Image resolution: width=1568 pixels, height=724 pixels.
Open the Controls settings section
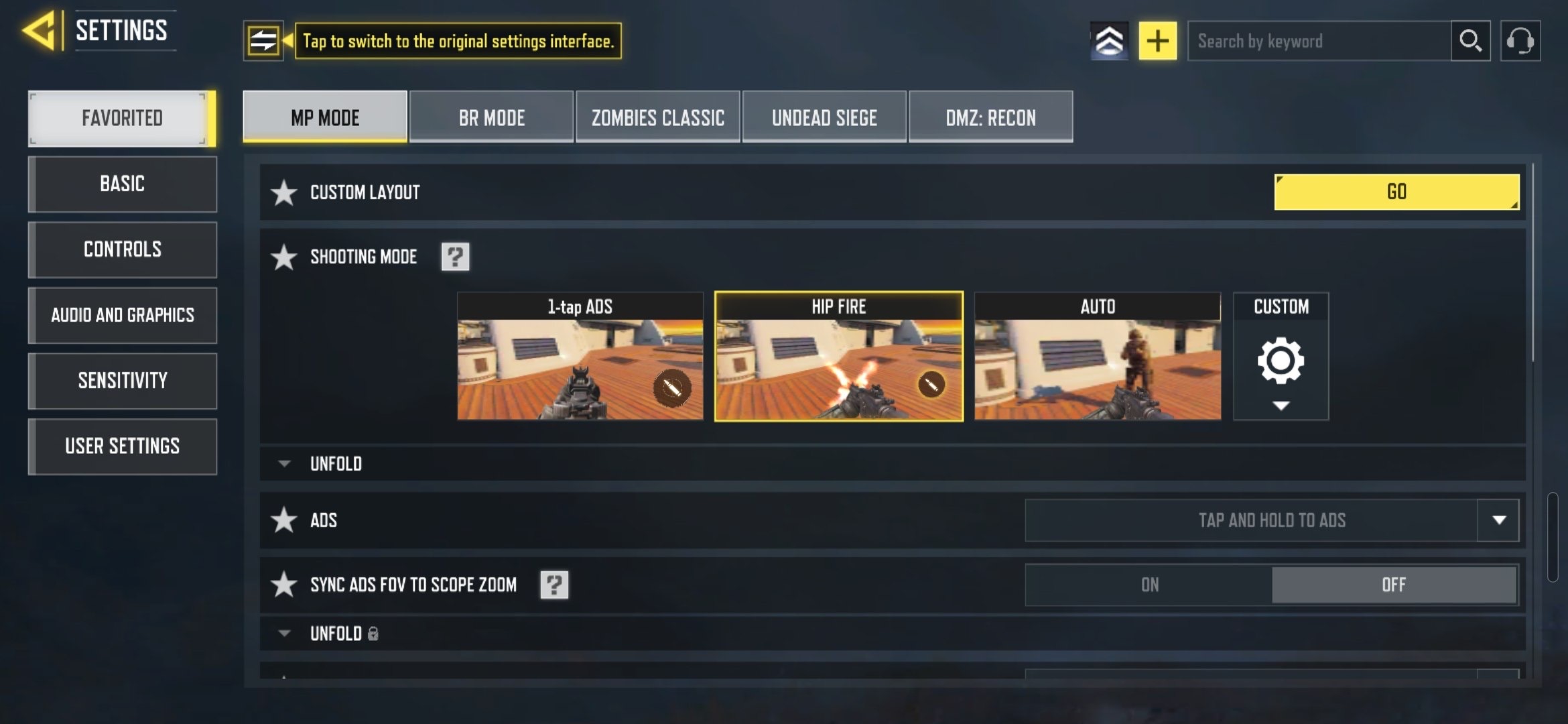123,249
